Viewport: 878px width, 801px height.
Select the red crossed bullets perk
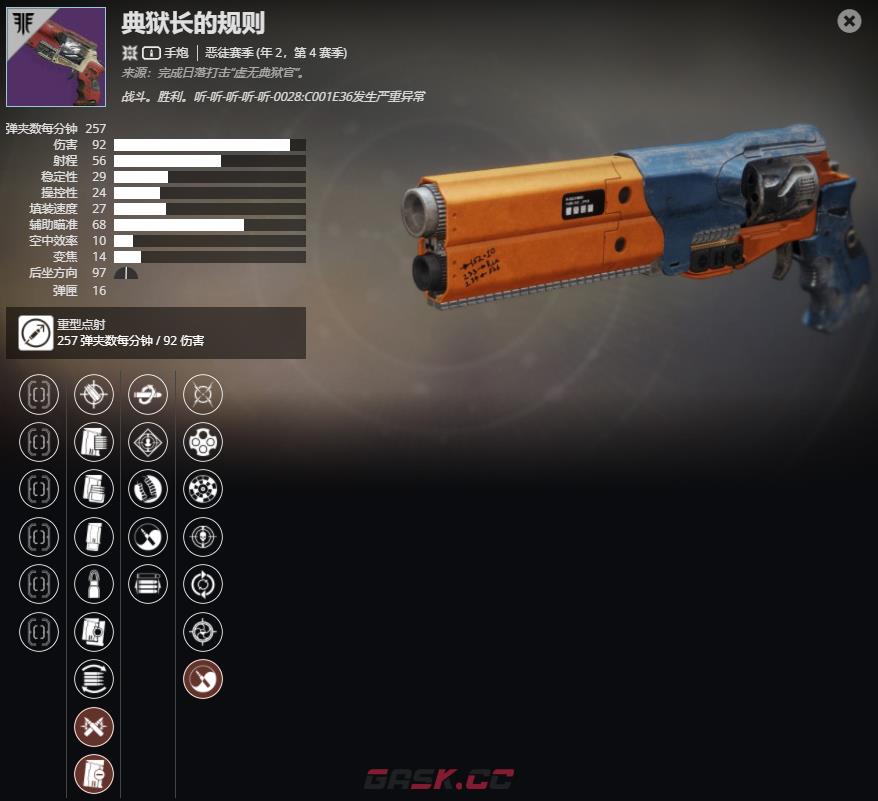click(x=94, y=727)
